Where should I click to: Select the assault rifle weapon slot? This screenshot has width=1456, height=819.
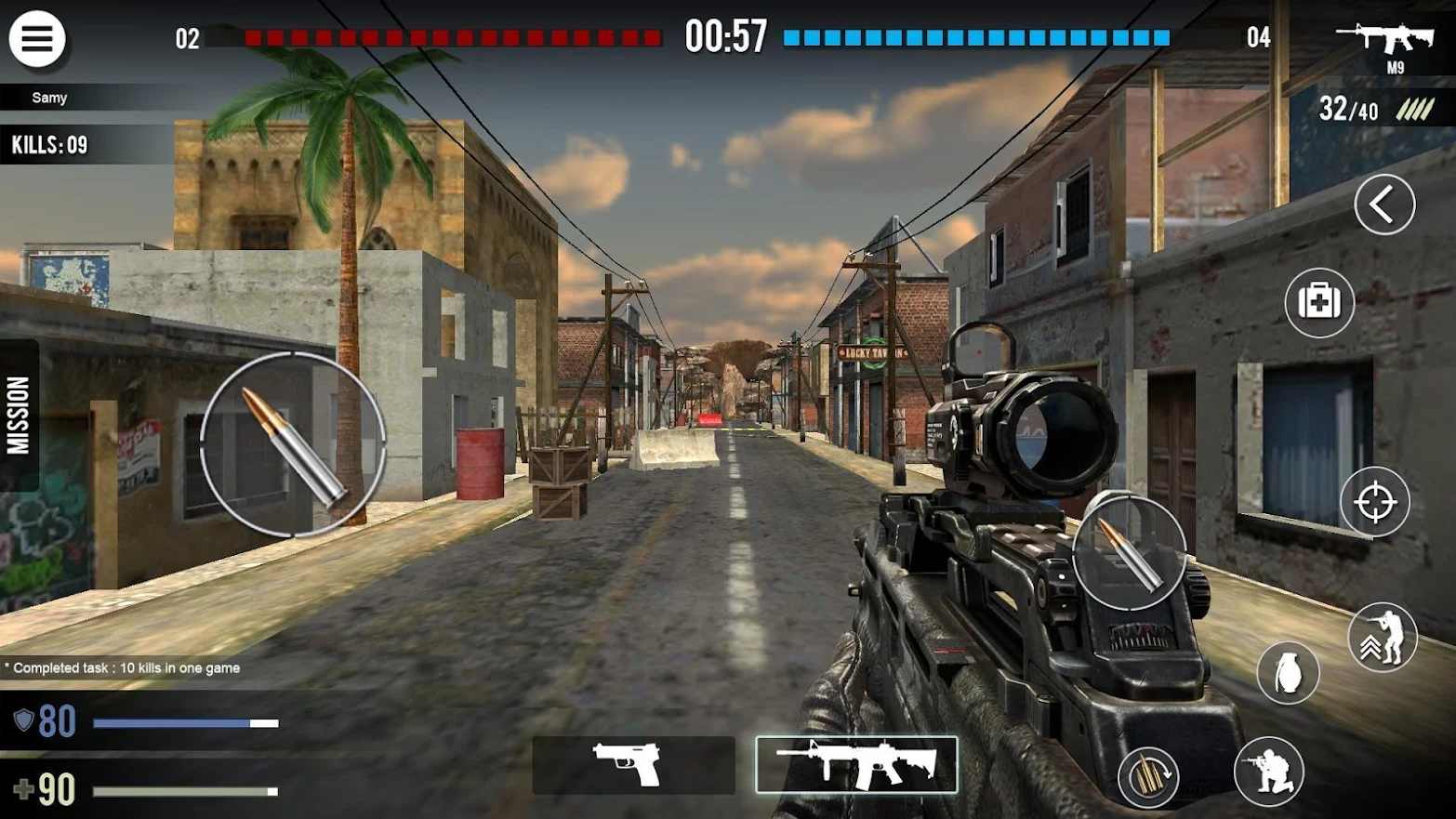point(855,762)
